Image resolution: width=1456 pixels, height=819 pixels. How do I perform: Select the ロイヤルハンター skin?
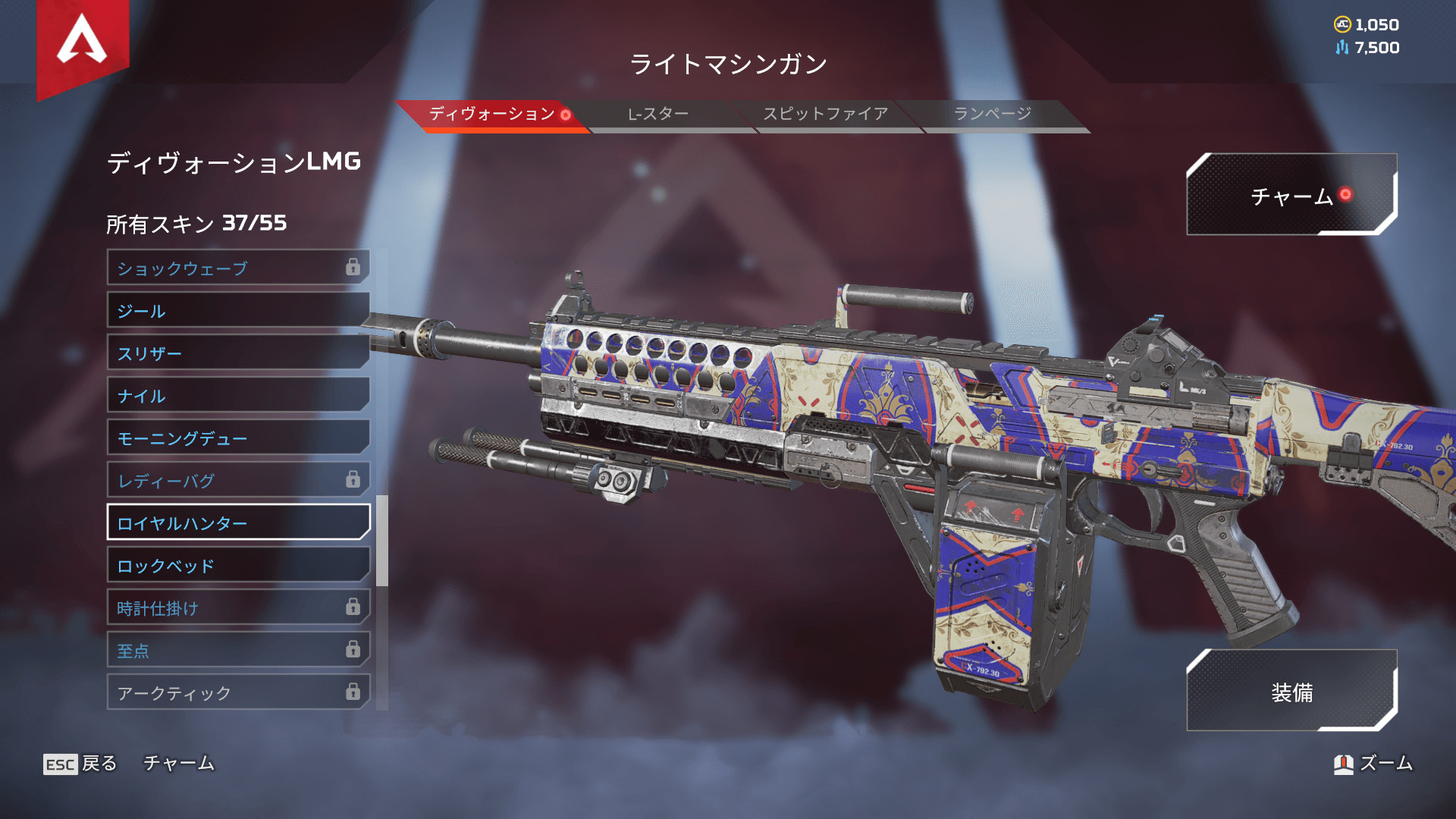point(238,522)
